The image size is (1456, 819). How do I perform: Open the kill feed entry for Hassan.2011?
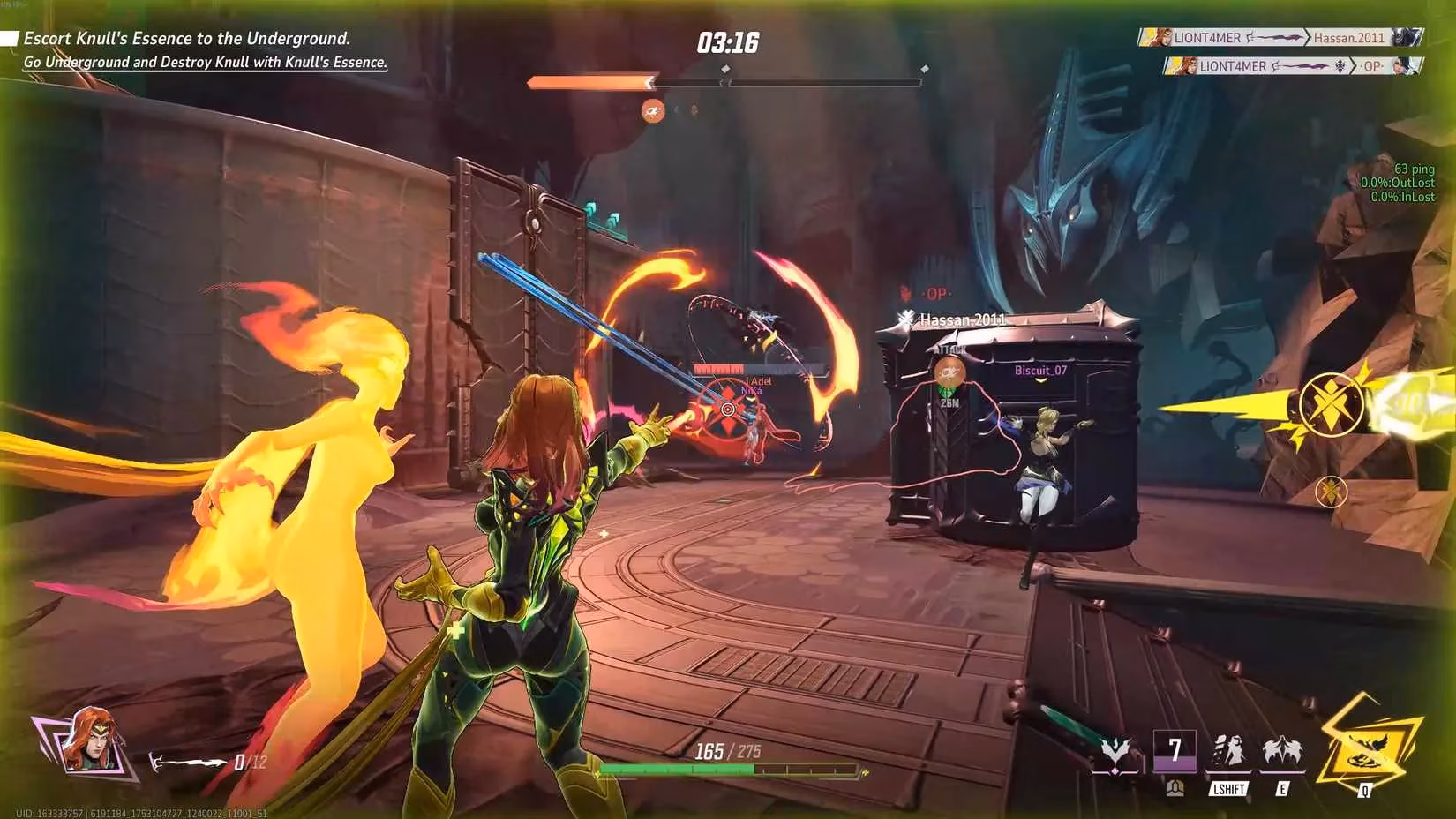tap(1280, 38)
